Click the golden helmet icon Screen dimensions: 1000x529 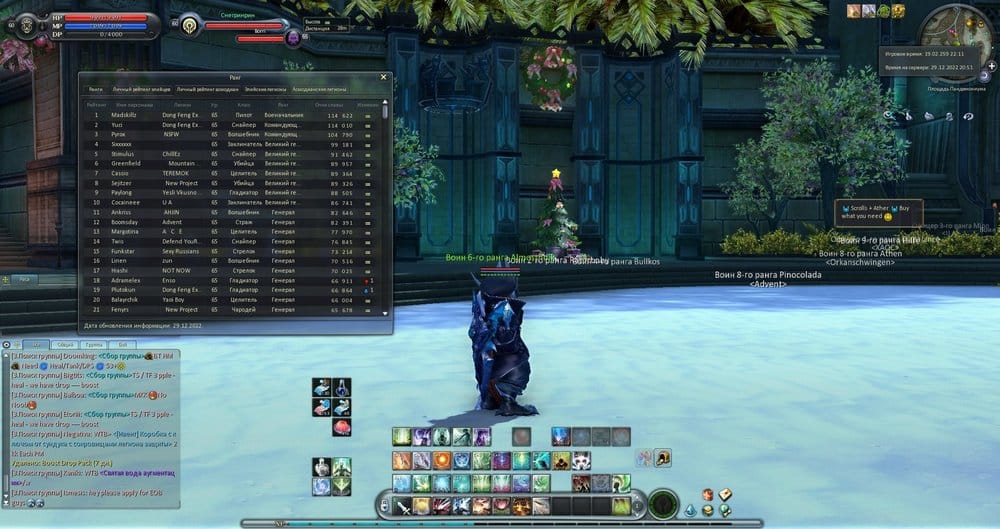[x=662, y=458]
